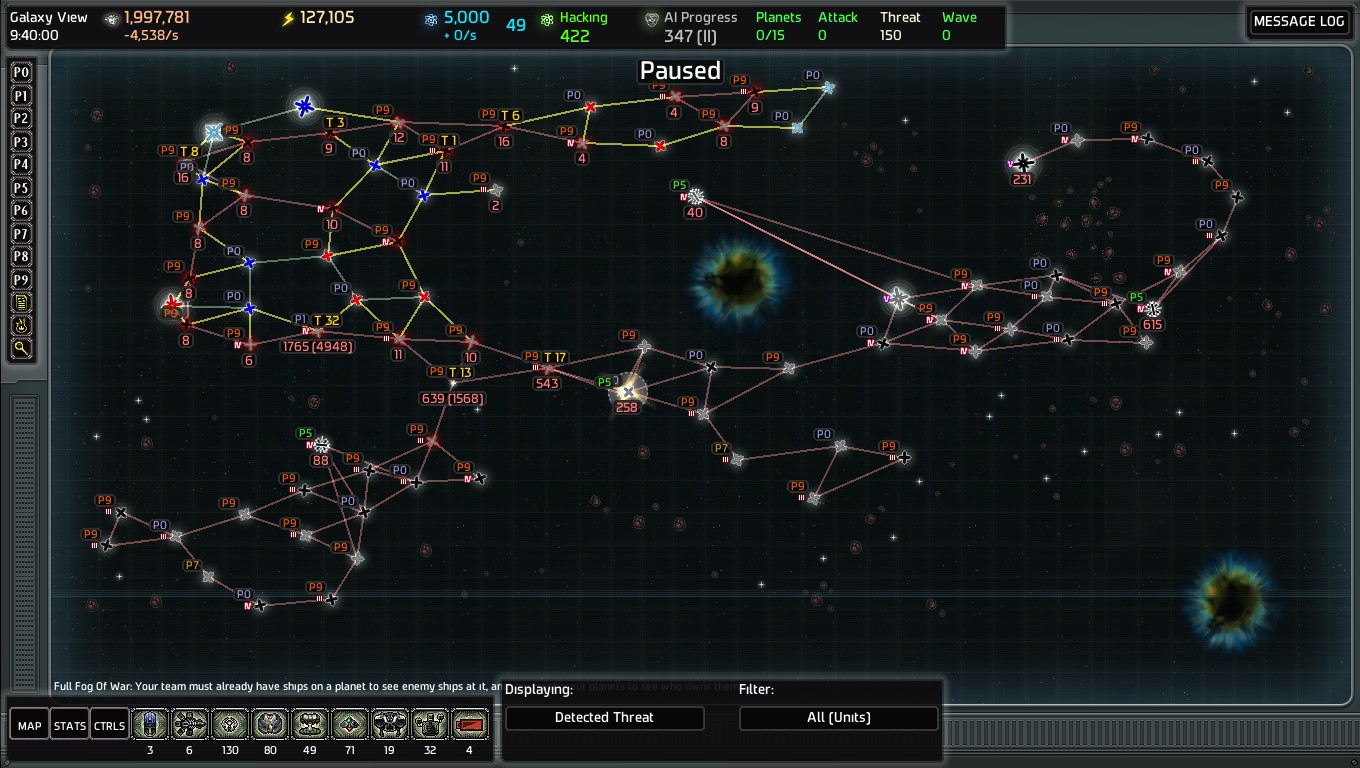Select the blue capsule ship with count 3

(x=150, y=724)
